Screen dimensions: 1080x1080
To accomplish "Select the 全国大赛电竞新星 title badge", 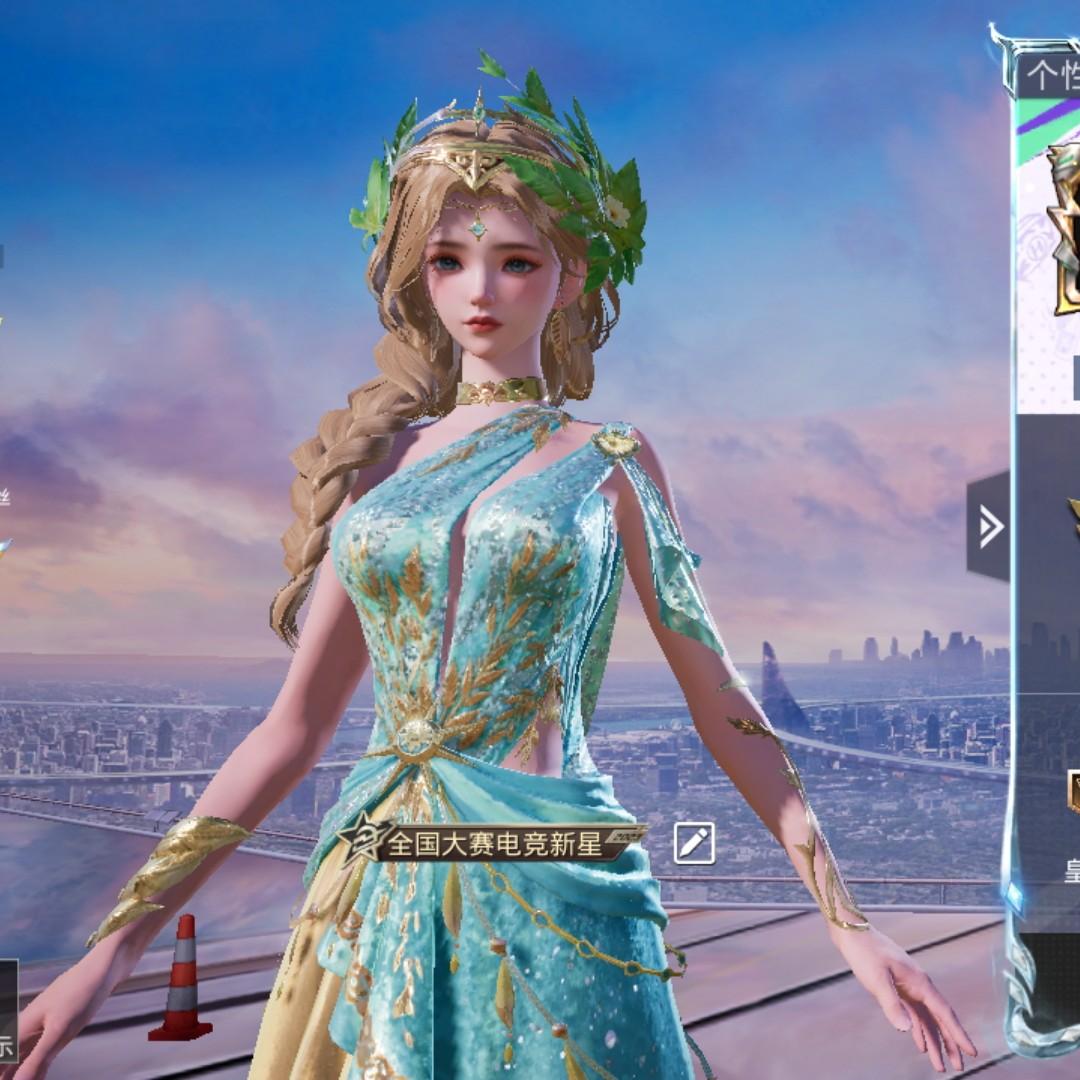I will click(x=490, y=843).
